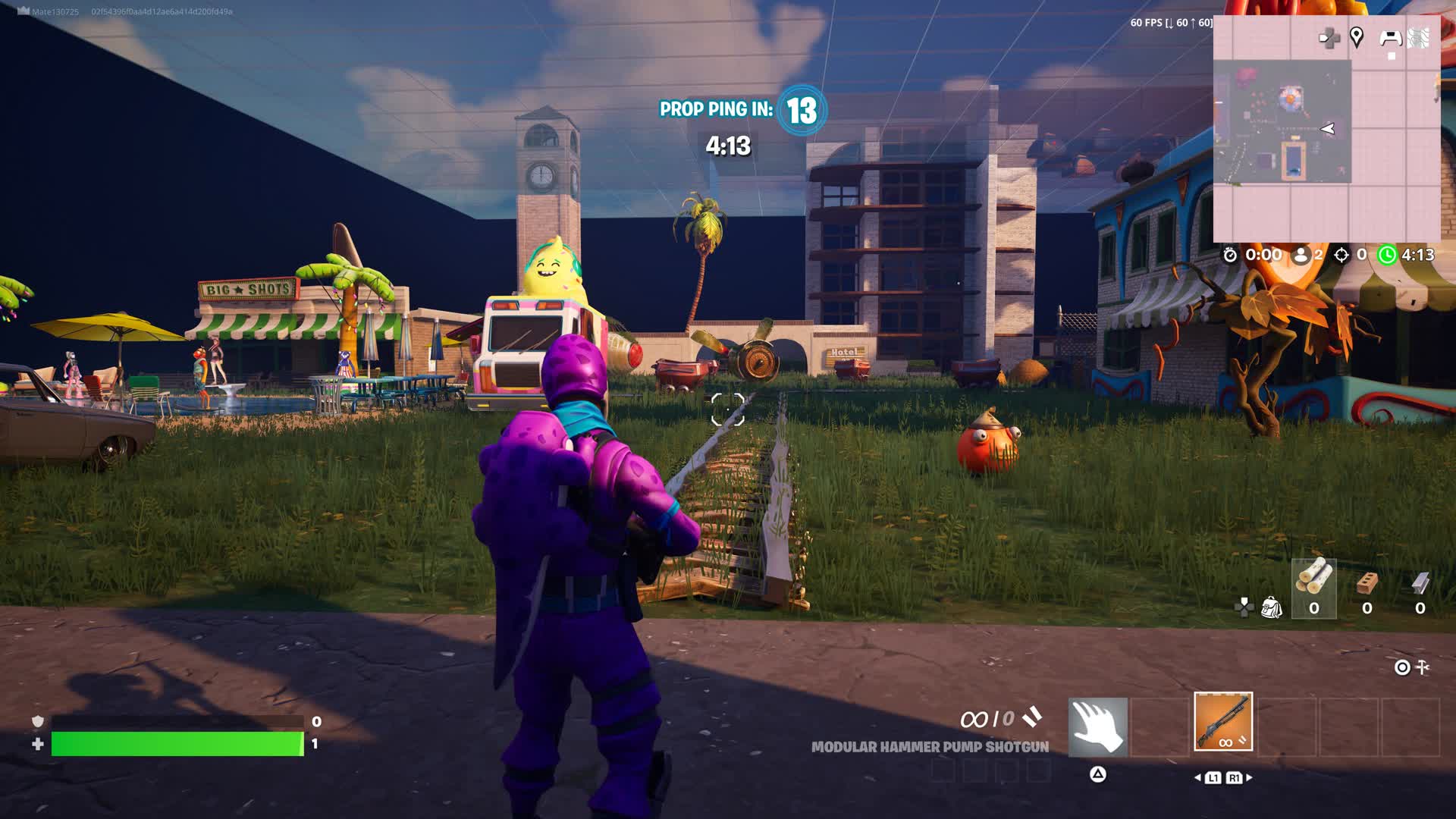The image size is (1456, 819).
Task: Choose the metal building material
Action: pos(1420,587)
